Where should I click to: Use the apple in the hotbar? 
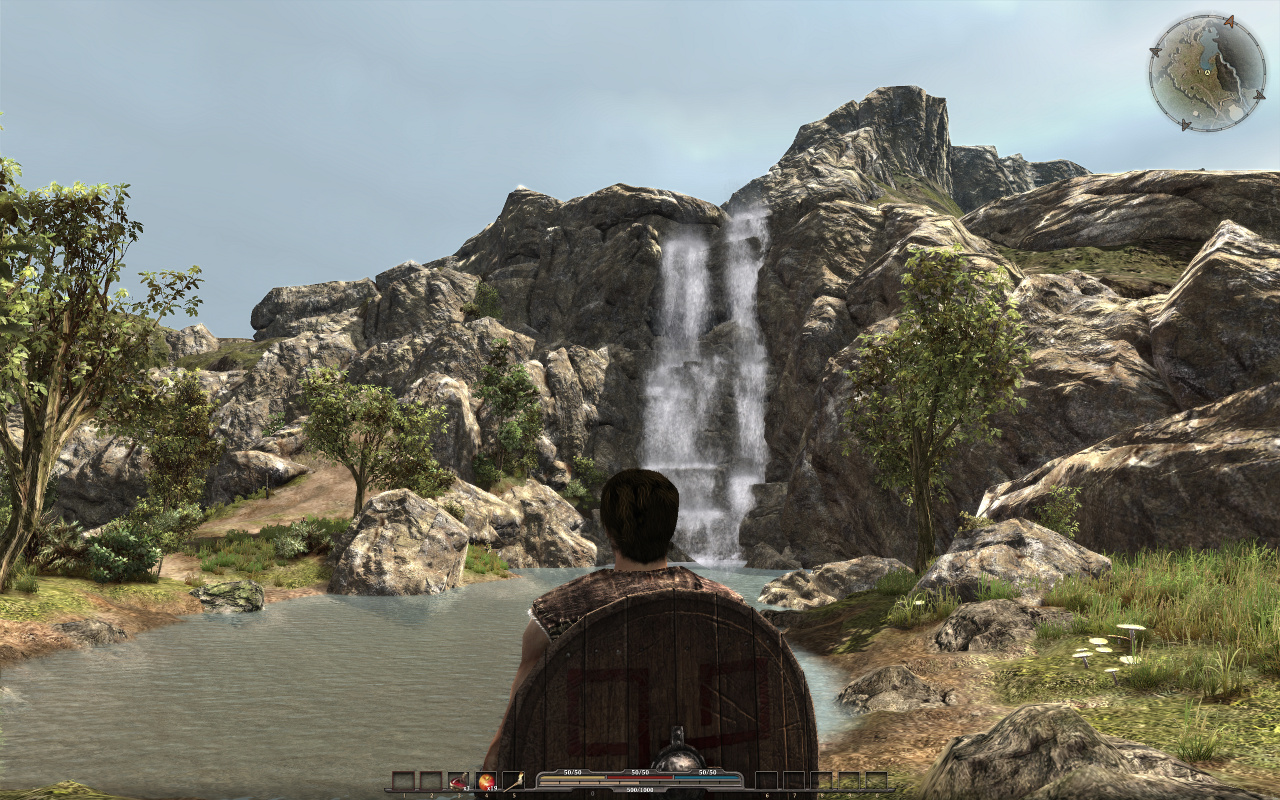[x=486, y=781]
